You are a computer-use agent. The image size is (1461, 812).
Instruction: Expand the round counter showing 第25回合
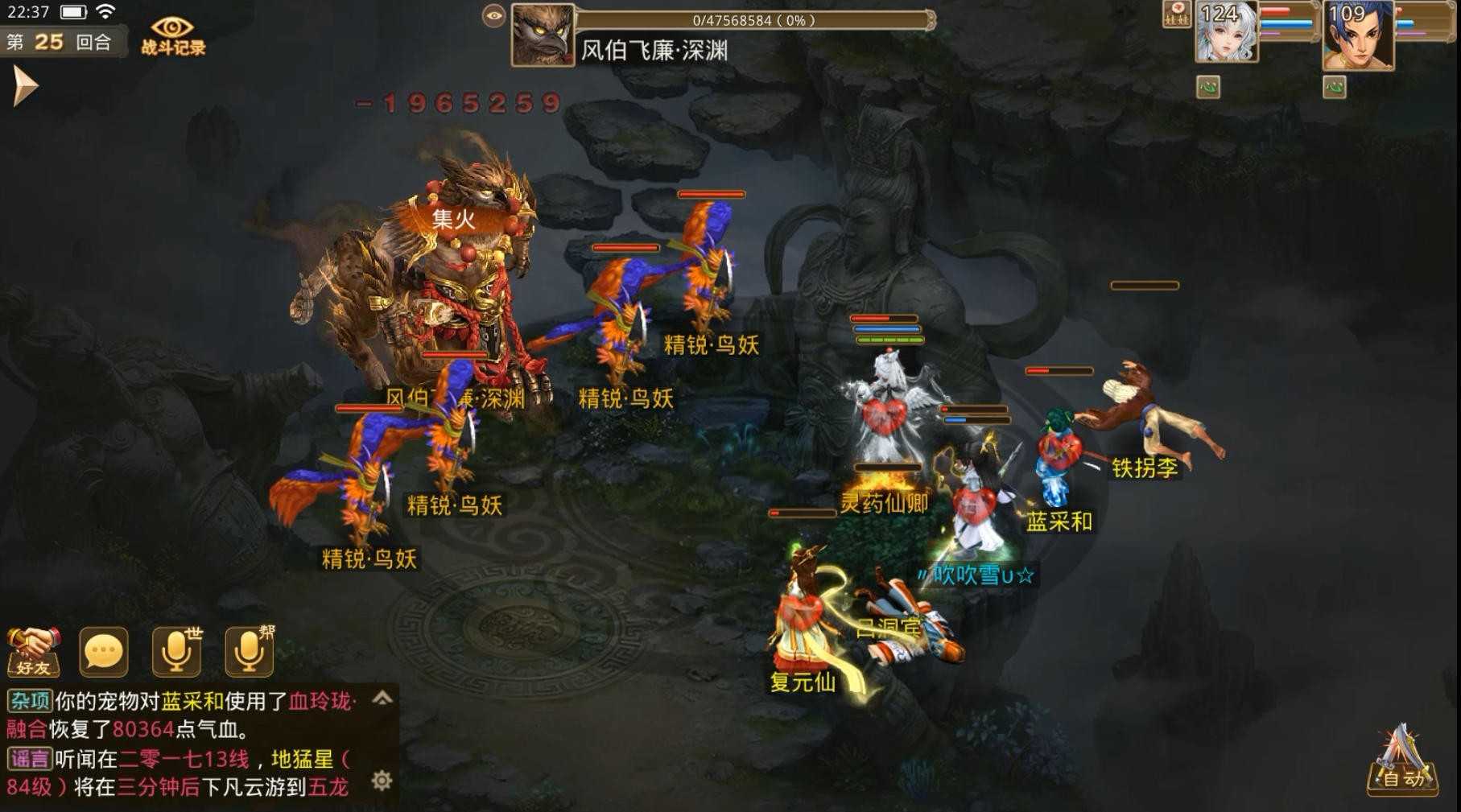coord(59,42)
